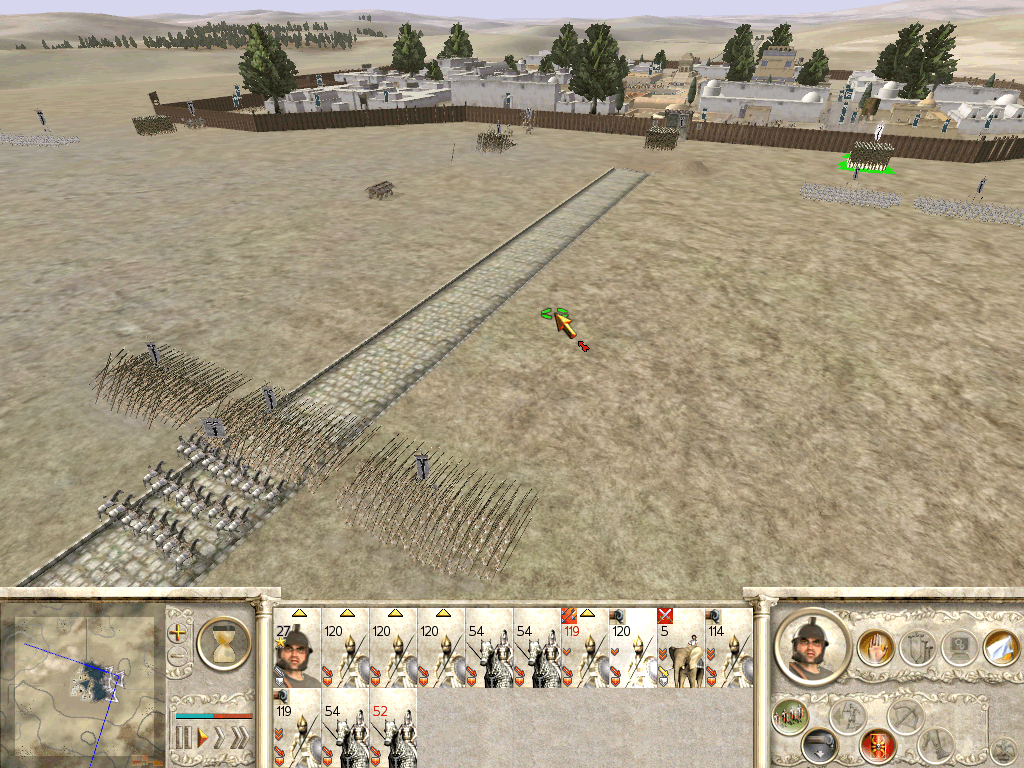Withdraw using the white flag button
This screenshot has height=768, width=1024.
click(1000, 648)
